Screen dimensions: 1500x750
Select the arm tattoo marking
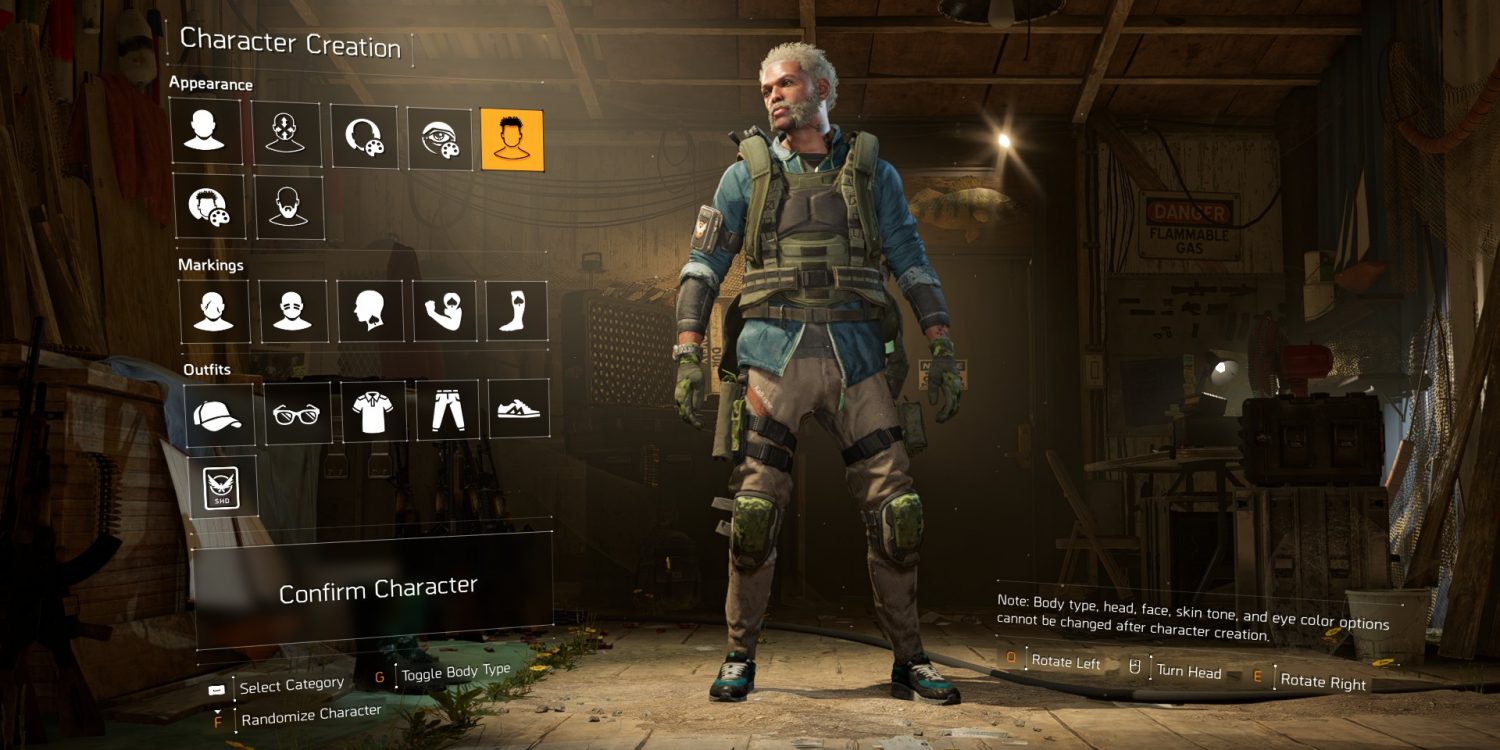(x=444, y=311)
